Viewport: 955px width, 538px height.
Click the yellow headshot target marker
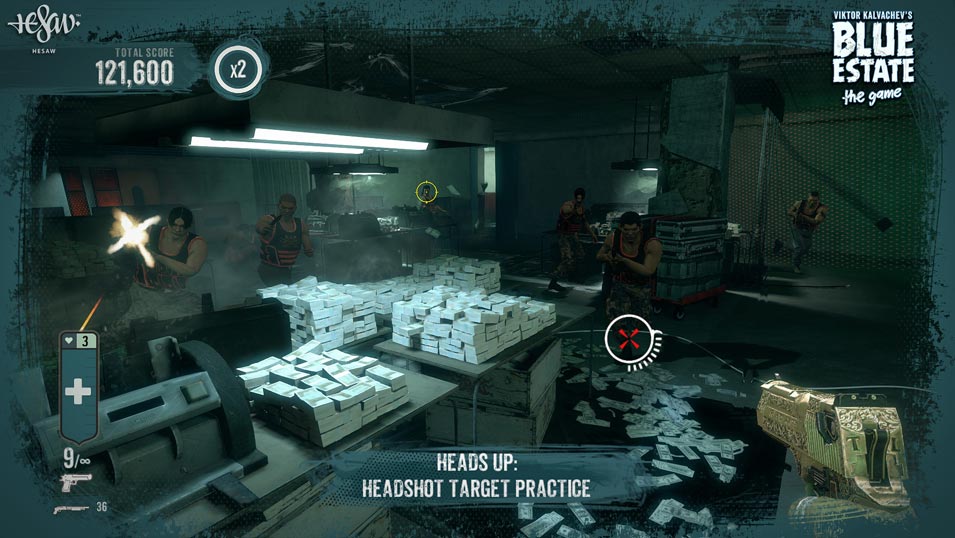(x=426, y=191)
